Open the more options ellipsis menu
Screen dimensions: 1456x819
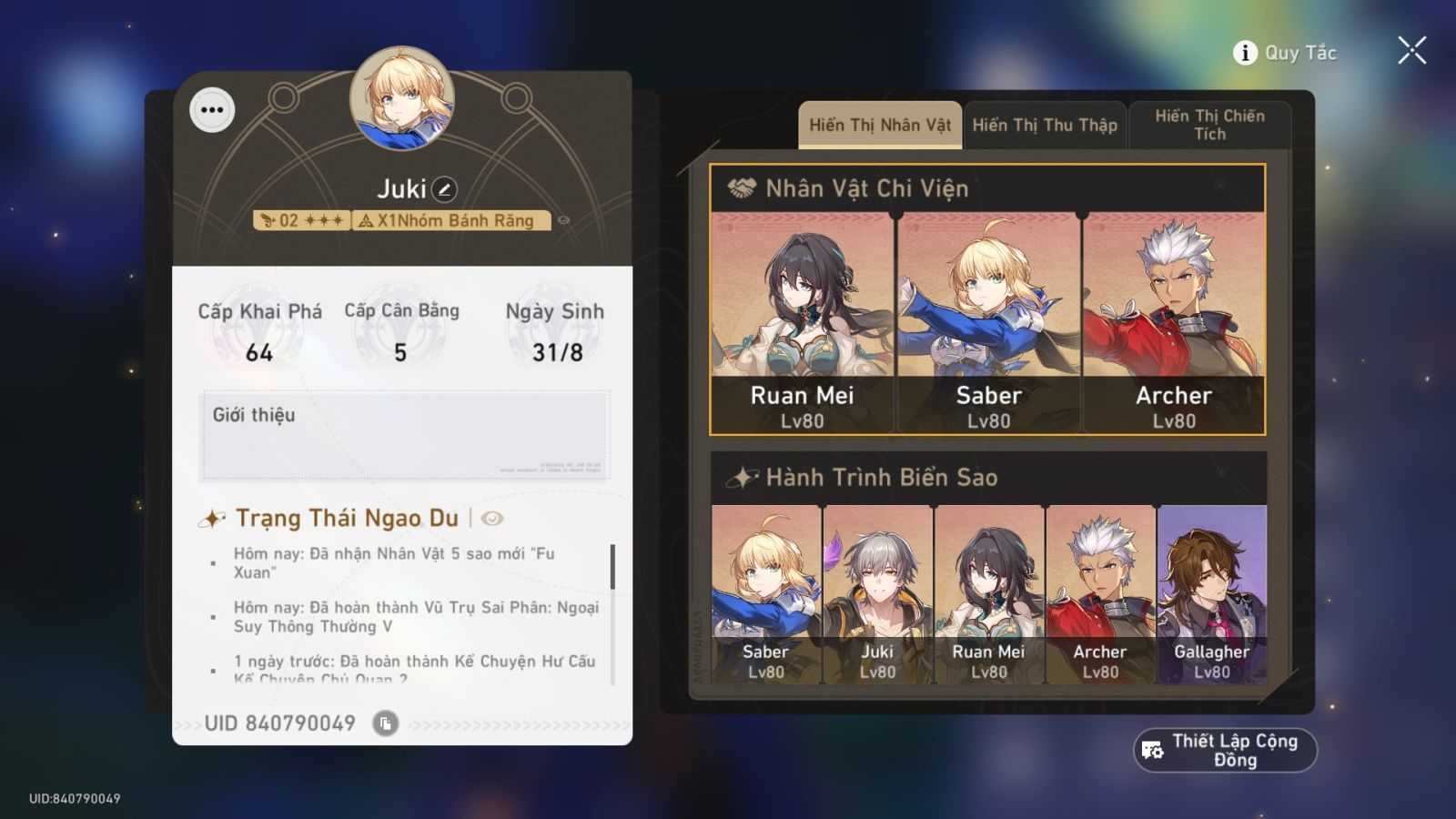click(212, 110)
